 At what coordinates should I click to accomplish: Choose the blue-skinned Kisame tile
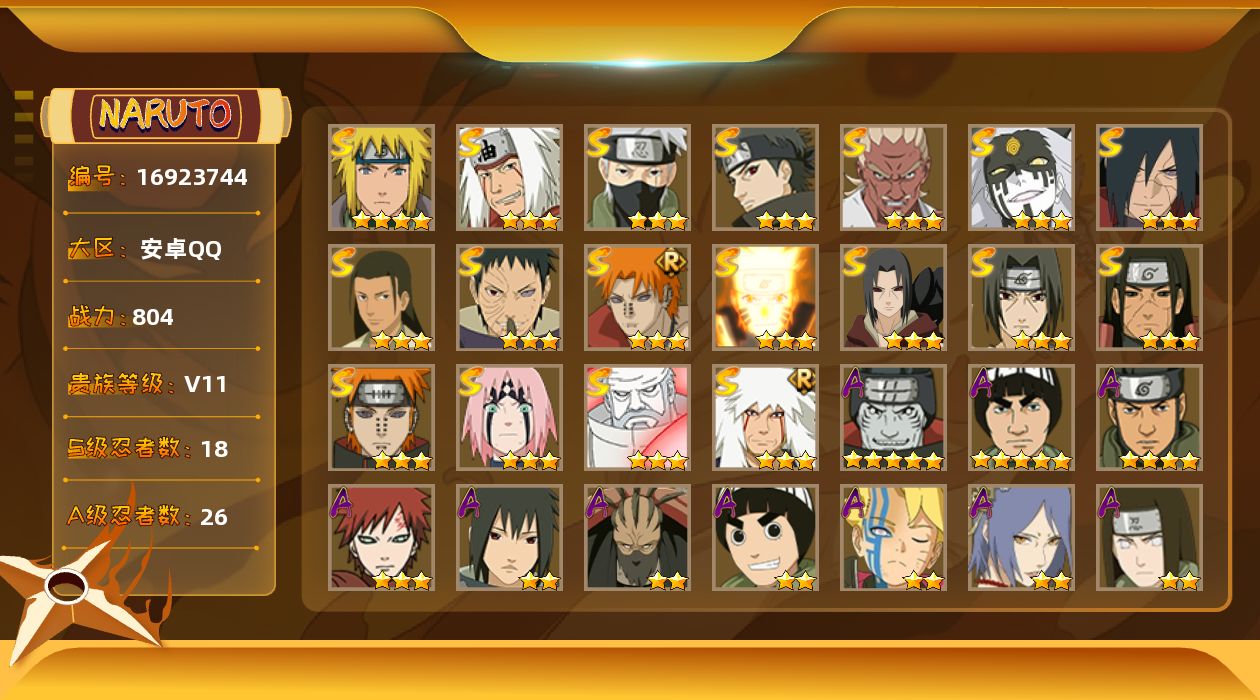893,418
